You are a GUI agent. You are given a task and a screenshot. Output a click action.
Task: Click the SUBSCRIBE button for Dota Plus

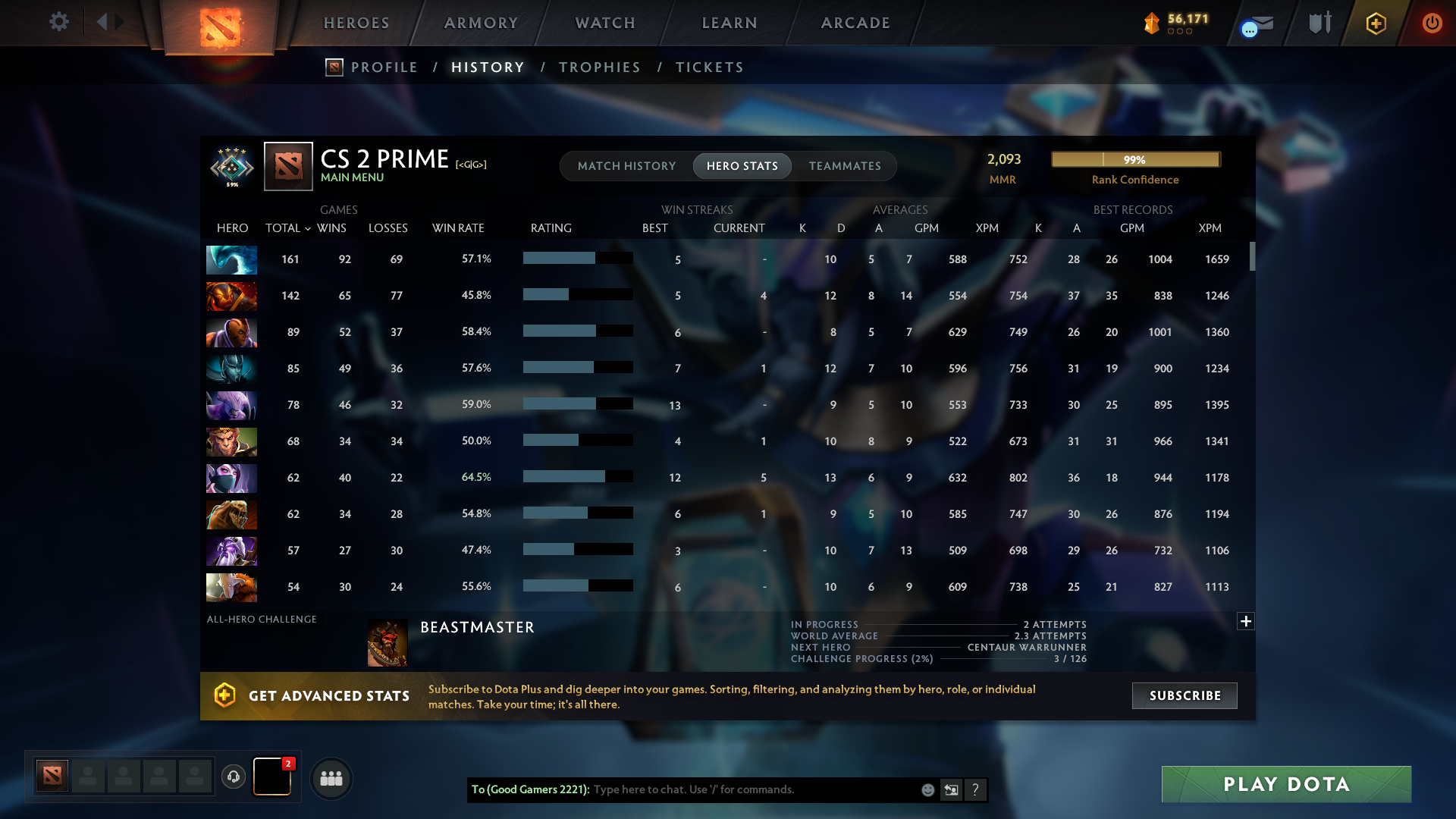(x=1184, y=695)
